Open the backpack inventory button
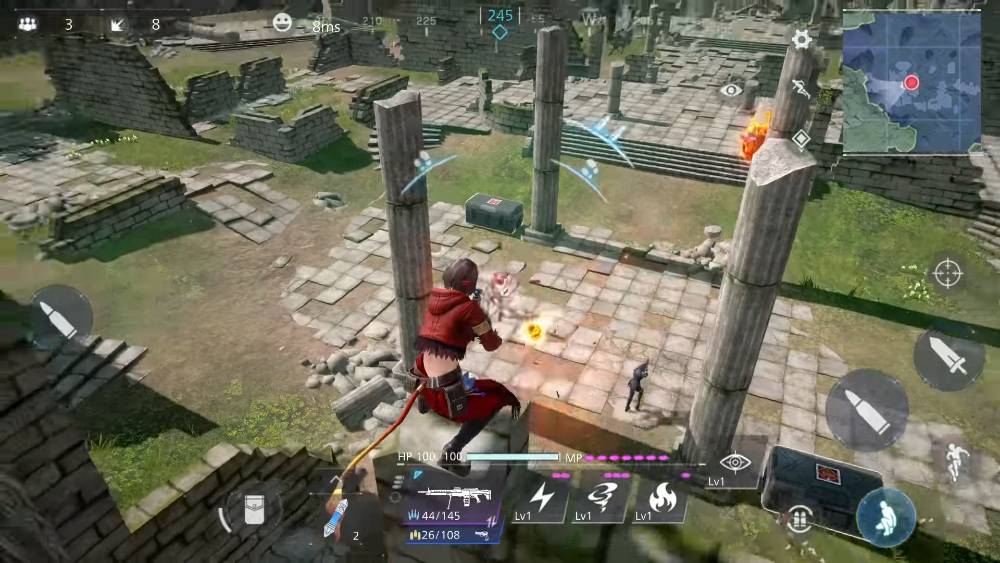1000x563 pixels. tap(252, 509)
